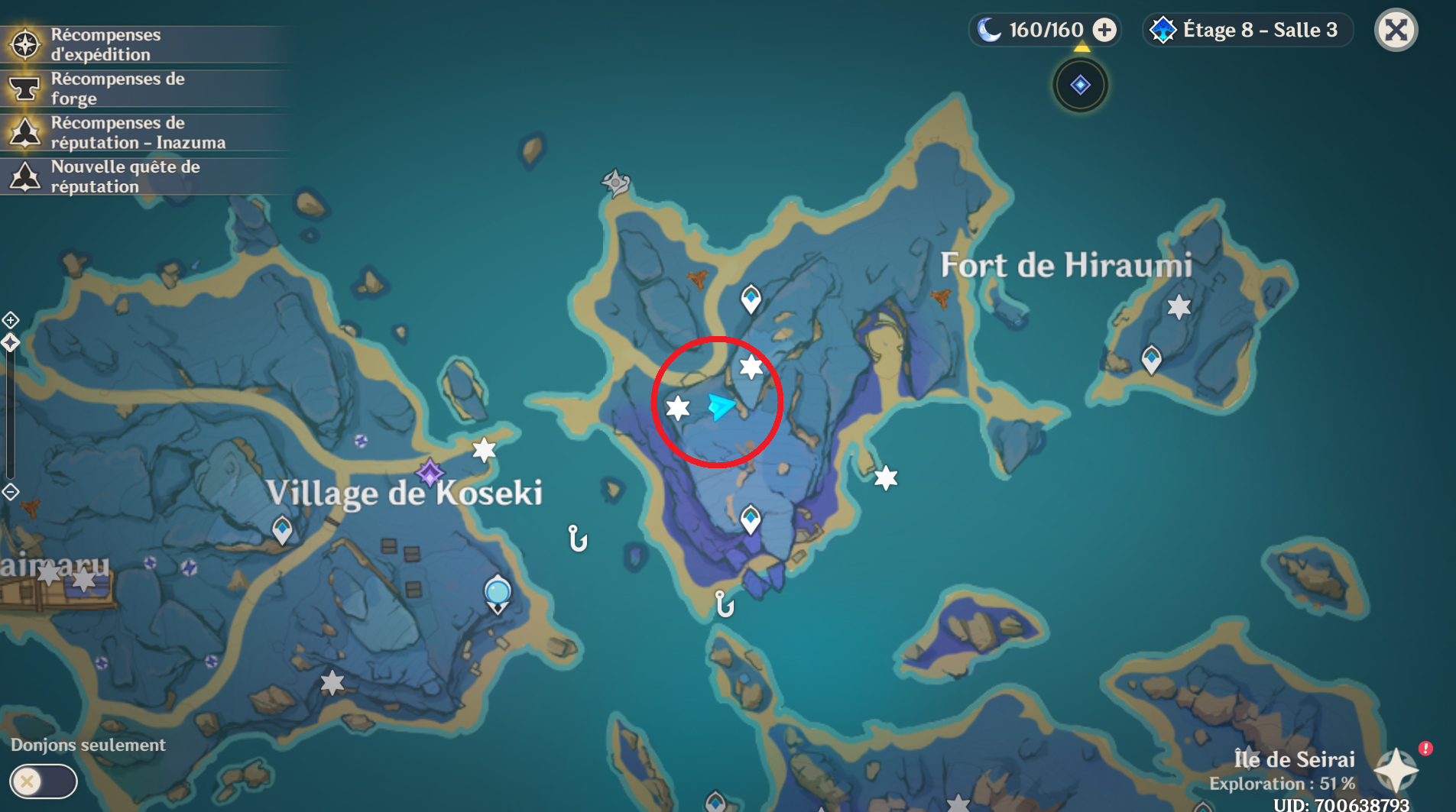
Task: Click the white star pin inside red circle's left
Action: (678, 408)
